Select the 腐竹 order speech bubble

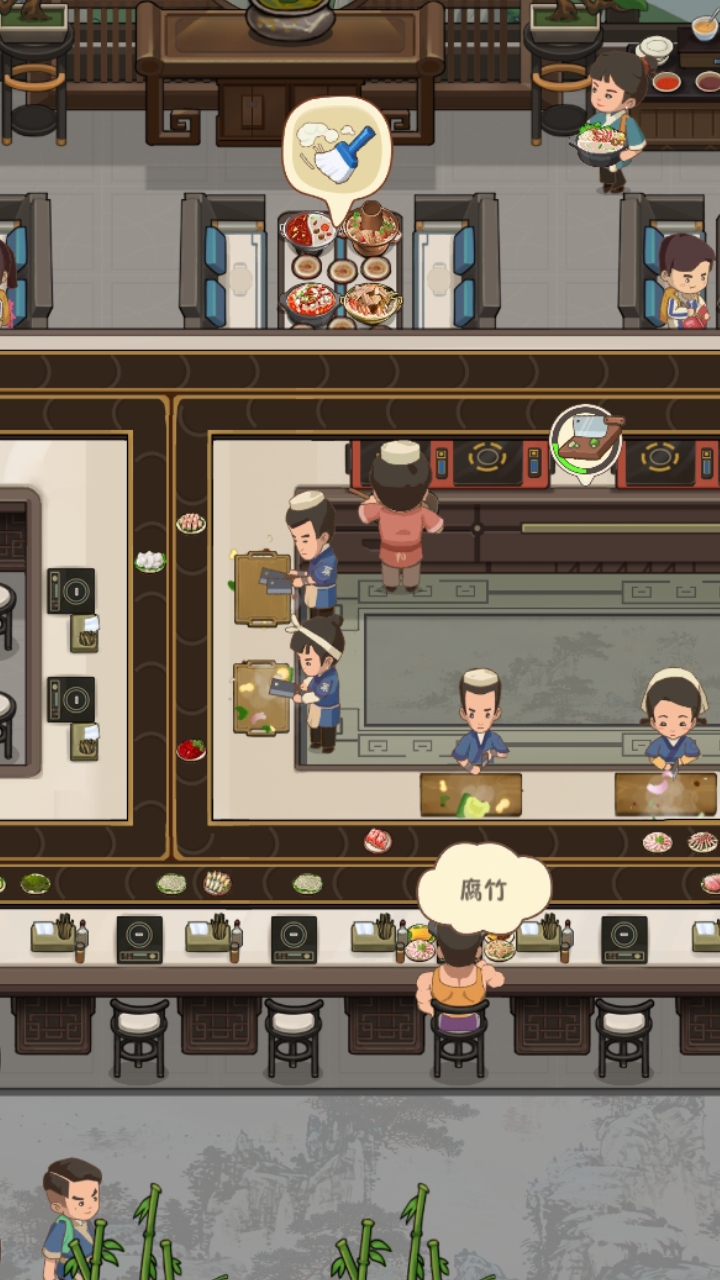tap(484, 889)
